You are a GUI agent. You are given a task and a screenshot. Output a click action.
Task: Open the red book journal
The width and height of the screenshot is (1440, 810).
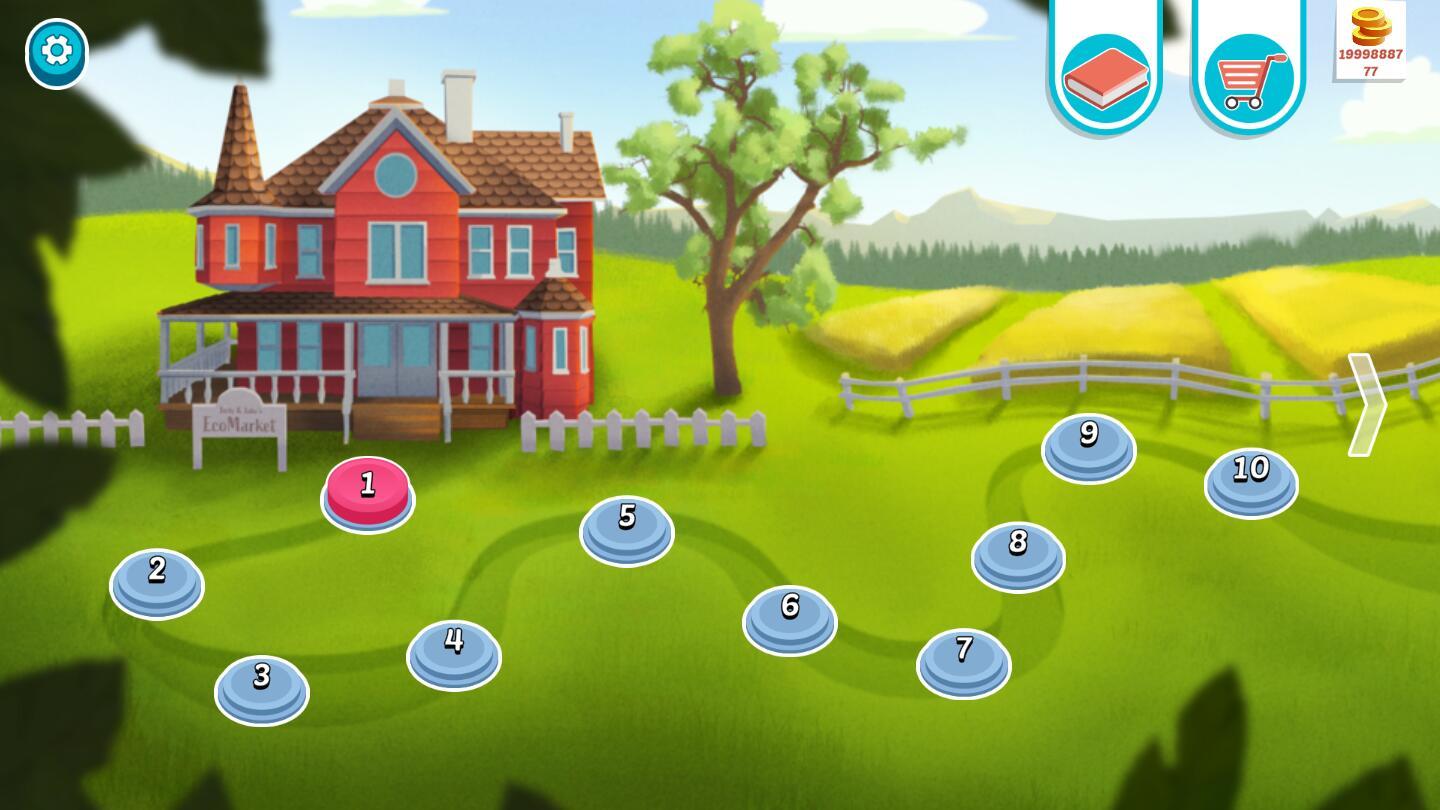(x=1105, y=76)
